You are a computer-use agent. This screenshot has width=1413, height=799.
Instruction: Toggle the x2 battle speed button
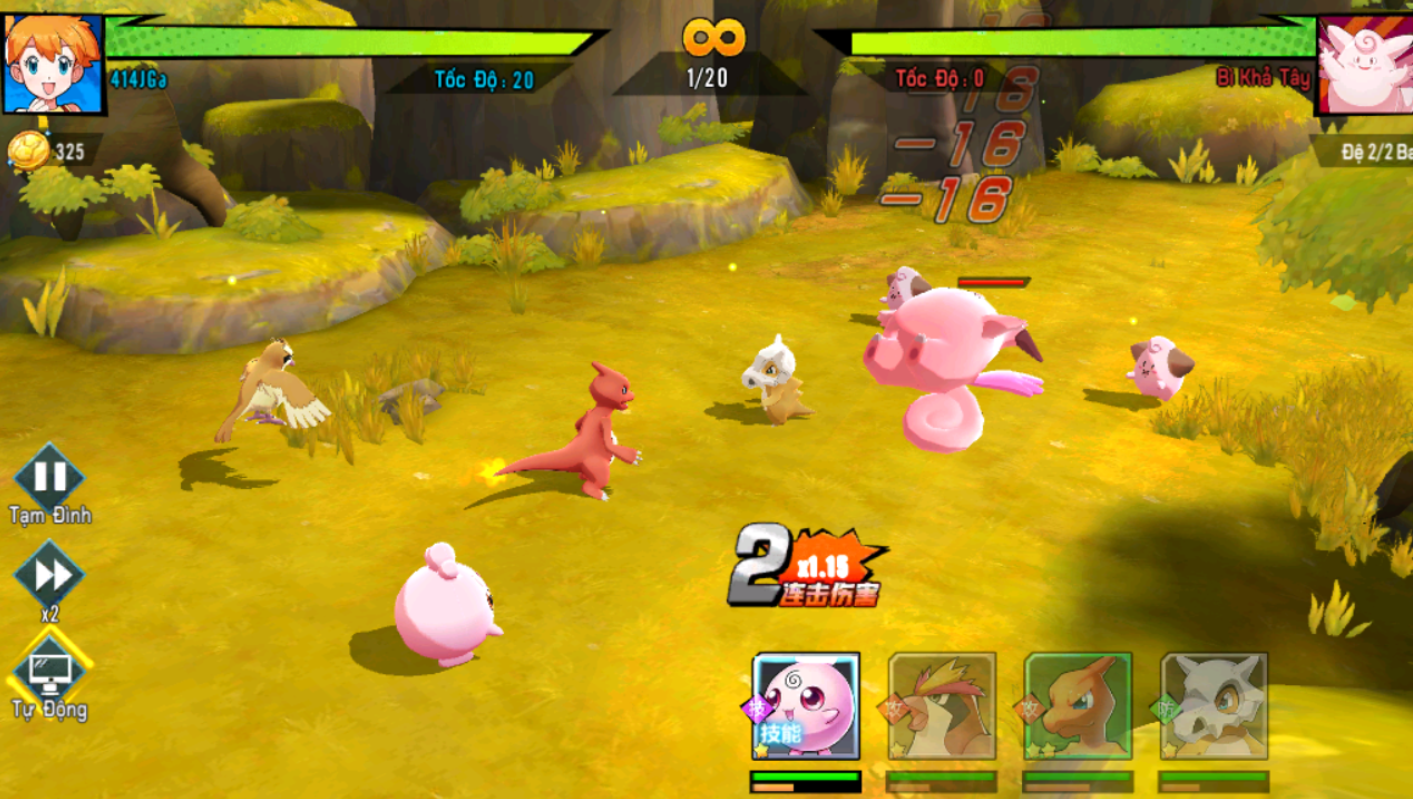click(x=49, y=575)
